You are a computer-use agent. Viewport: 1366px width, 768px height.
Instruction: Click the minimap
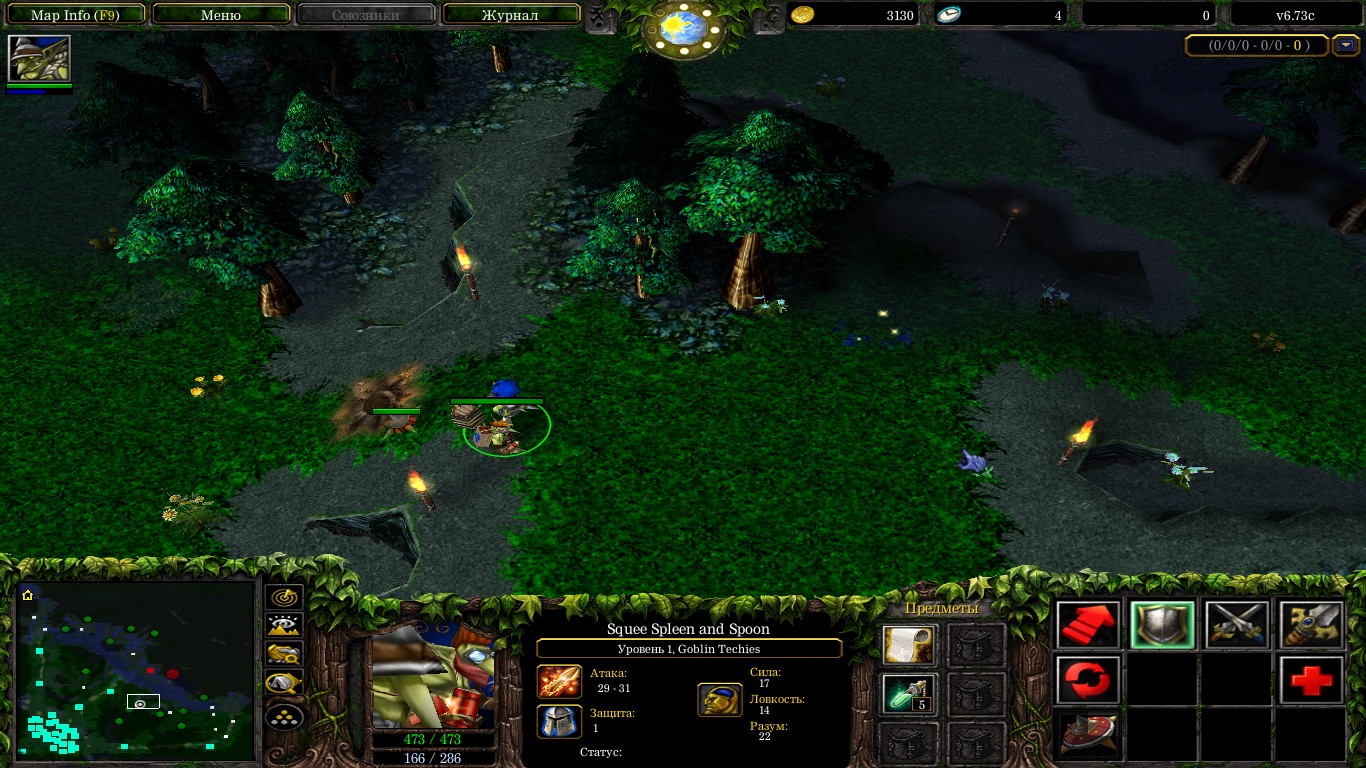click(x=137, y=666)
